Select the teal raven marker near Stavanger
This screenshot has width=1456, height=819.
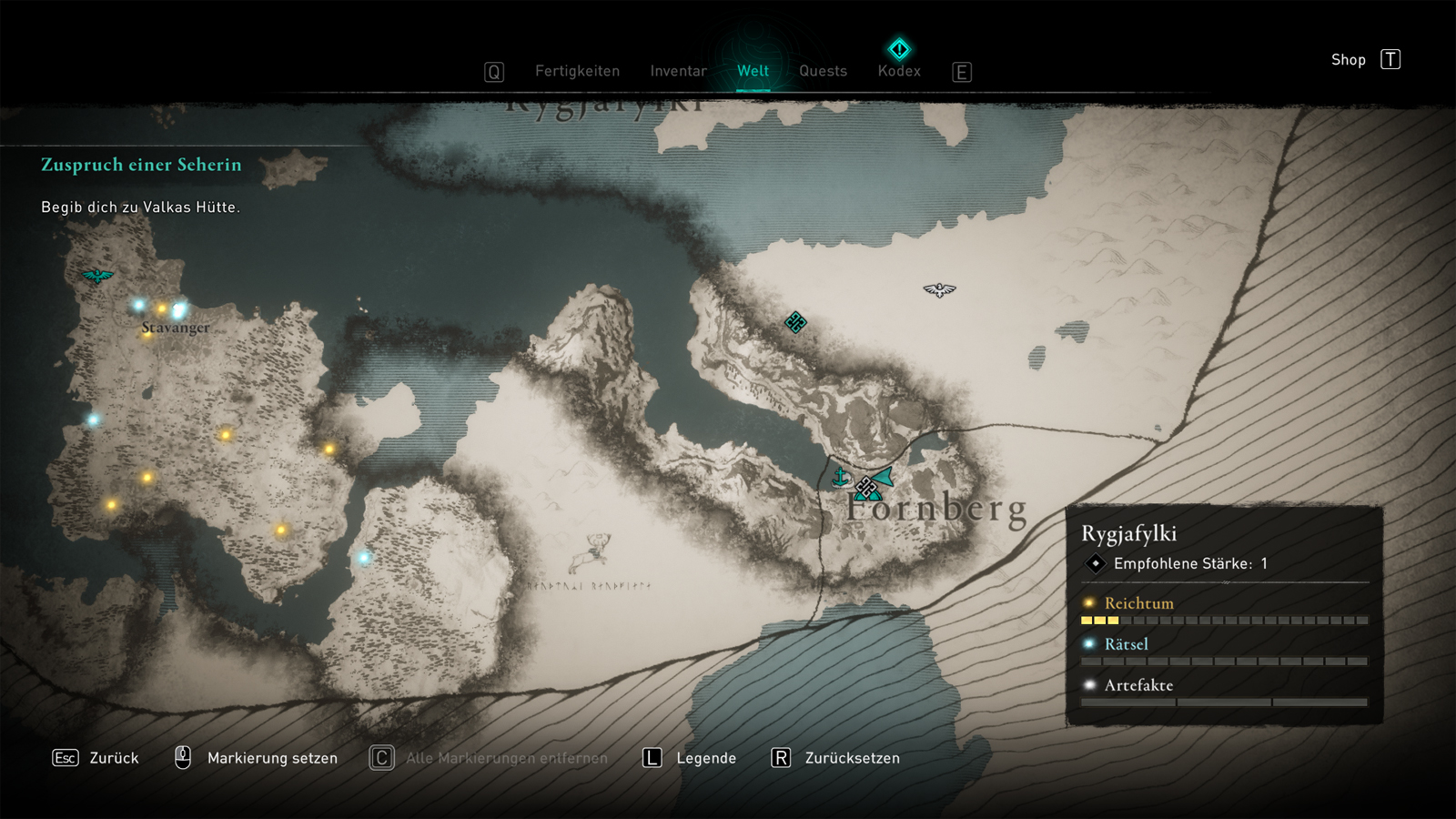[x=97, y=276]
